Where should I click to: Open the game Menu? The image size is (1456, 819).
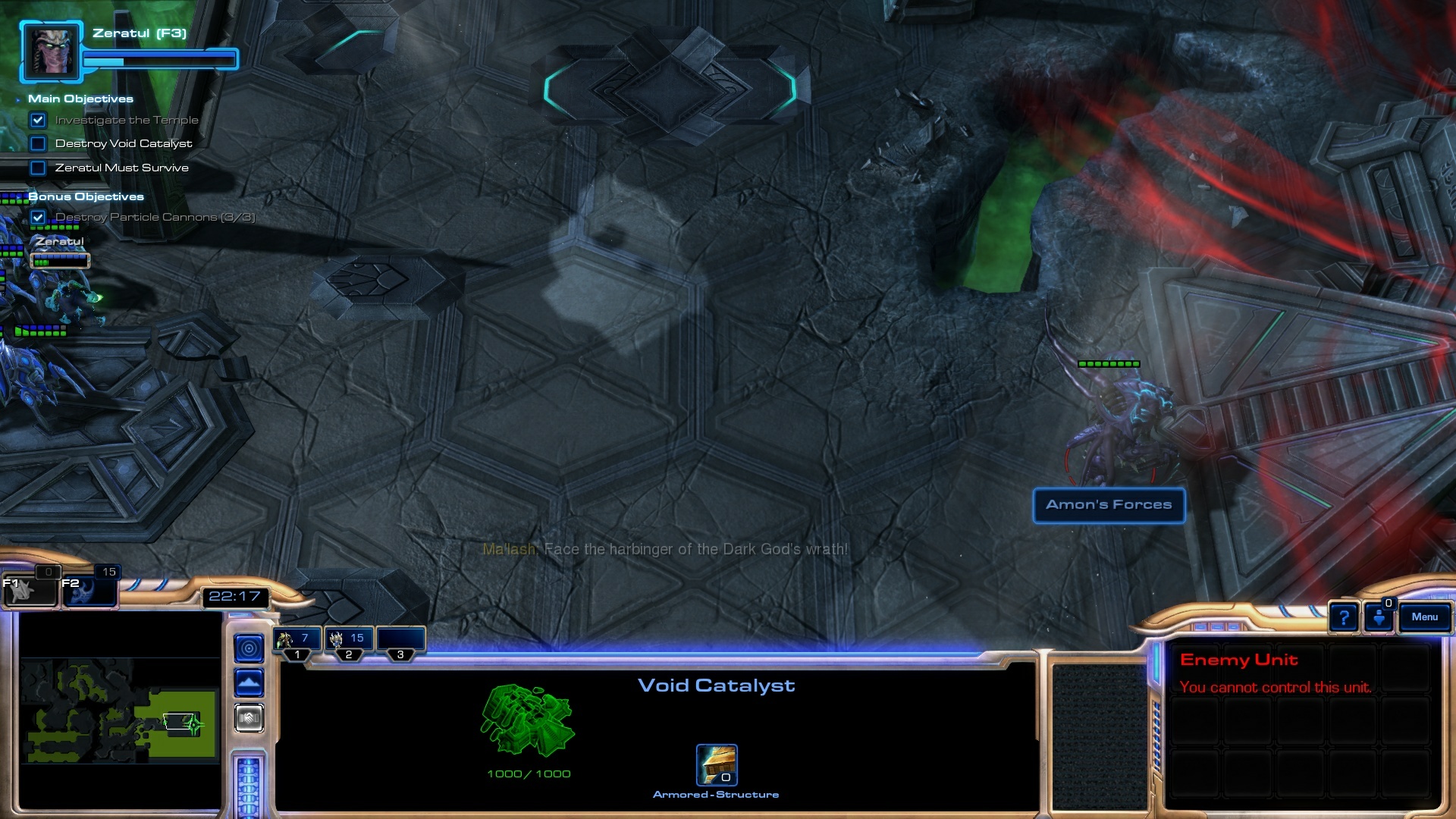click(1424, 617)
